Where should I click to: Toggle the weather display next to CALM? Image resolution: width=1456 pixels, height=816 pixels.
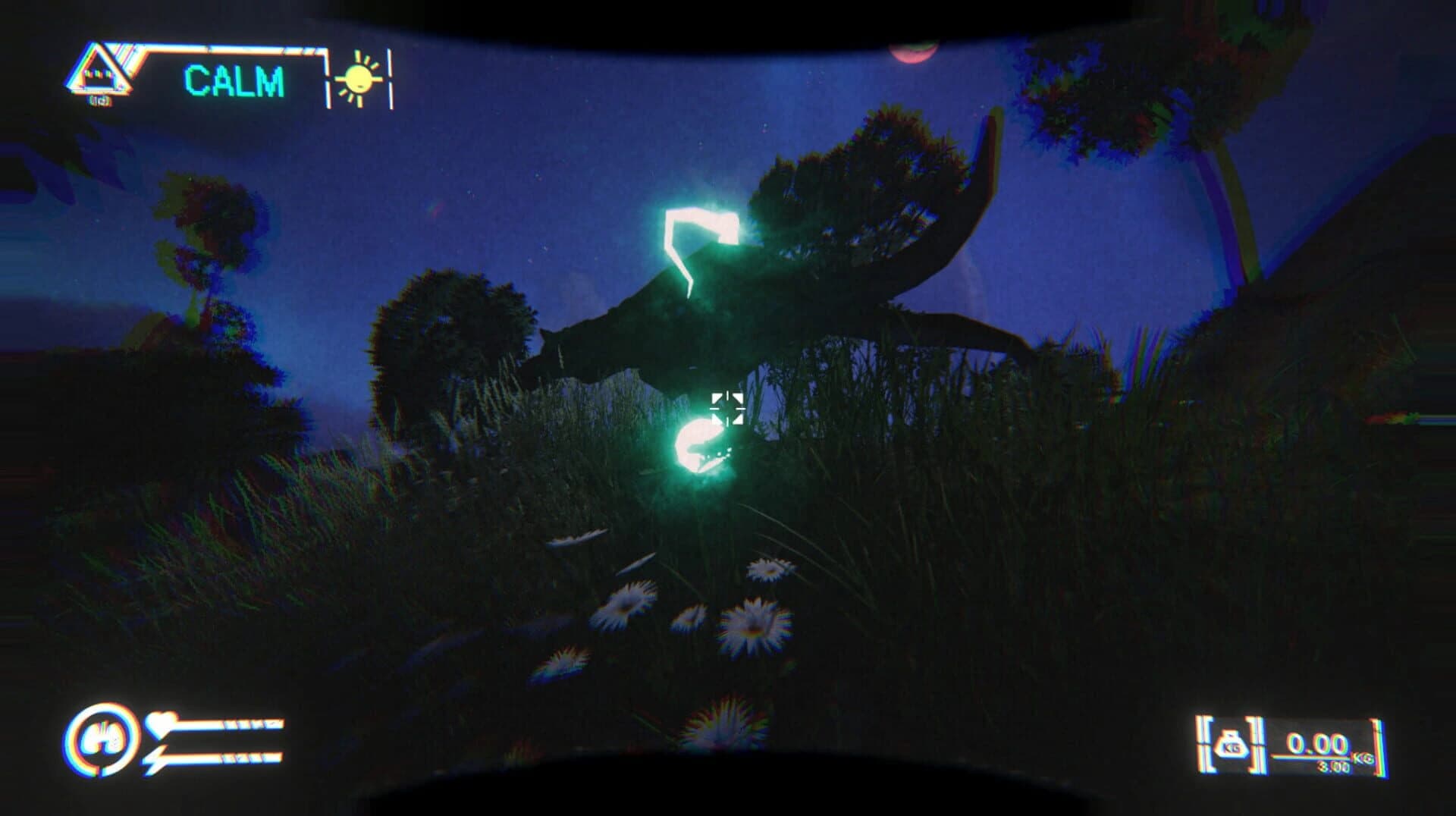click(x=359, y=78)
